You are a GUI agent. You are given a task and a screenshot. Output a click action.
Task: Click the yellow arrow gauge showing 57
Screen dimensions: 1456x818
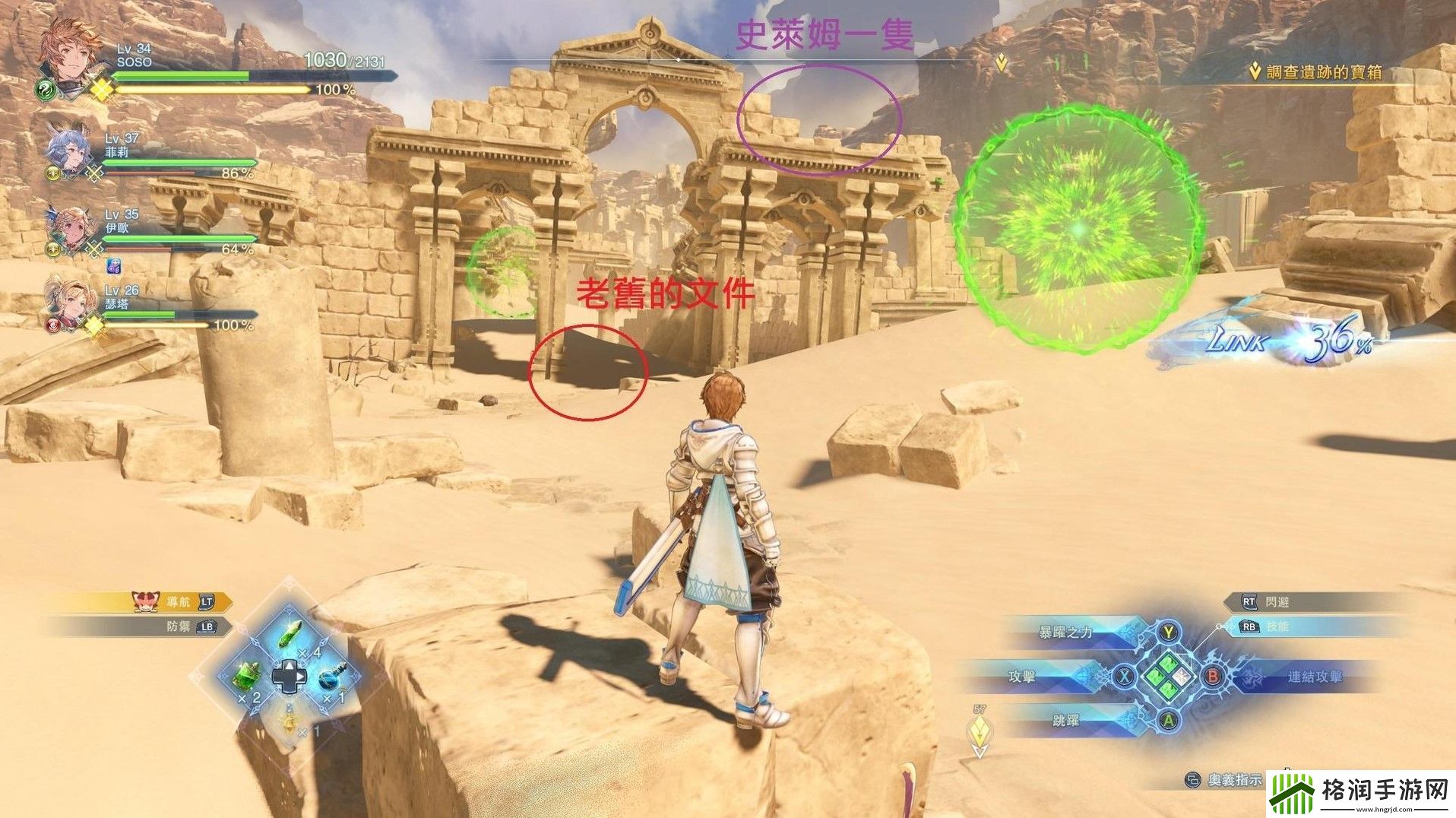(979, 727)
